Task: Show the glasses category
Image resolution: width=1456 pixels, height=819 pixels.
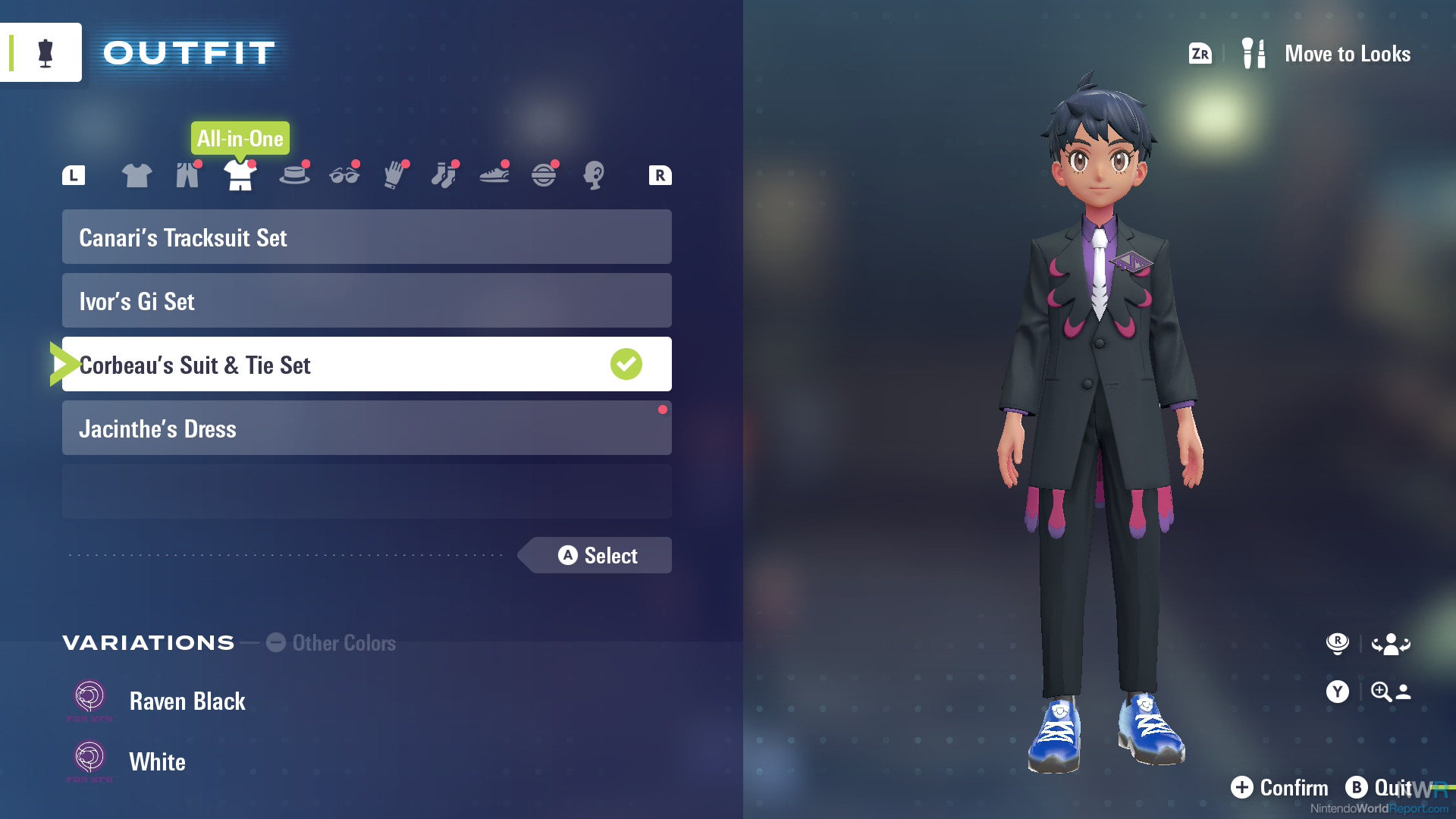Action: (344, 175)
